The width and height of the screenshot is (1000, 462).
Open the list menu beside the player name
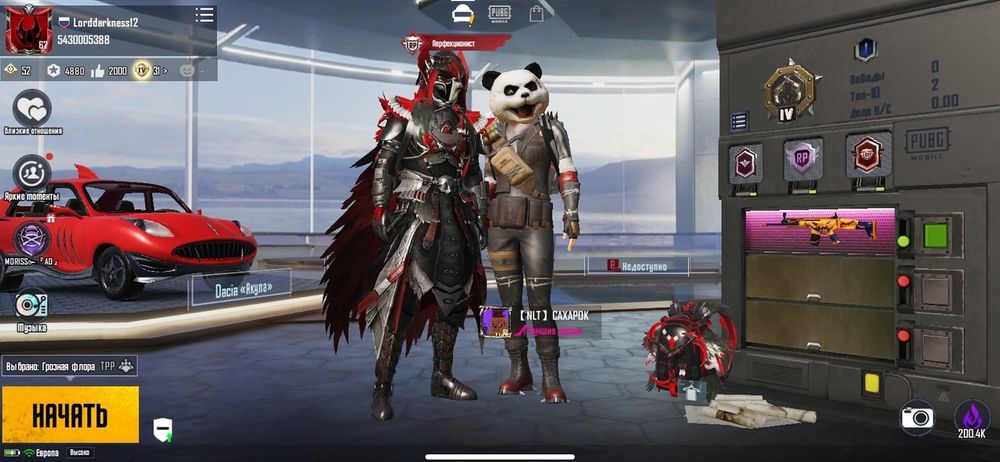[x=205, y=15]
